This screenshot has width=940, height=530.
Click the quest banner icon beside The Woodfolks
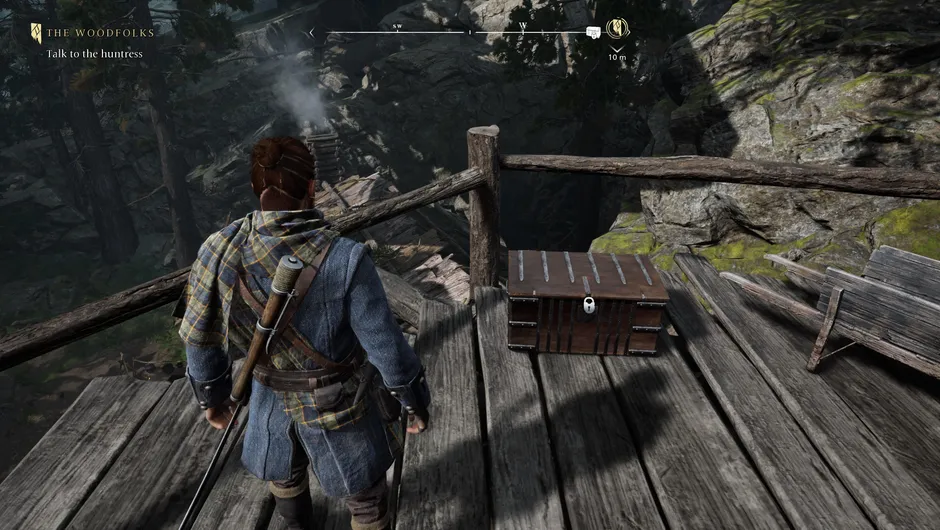[x=36, y=34]
